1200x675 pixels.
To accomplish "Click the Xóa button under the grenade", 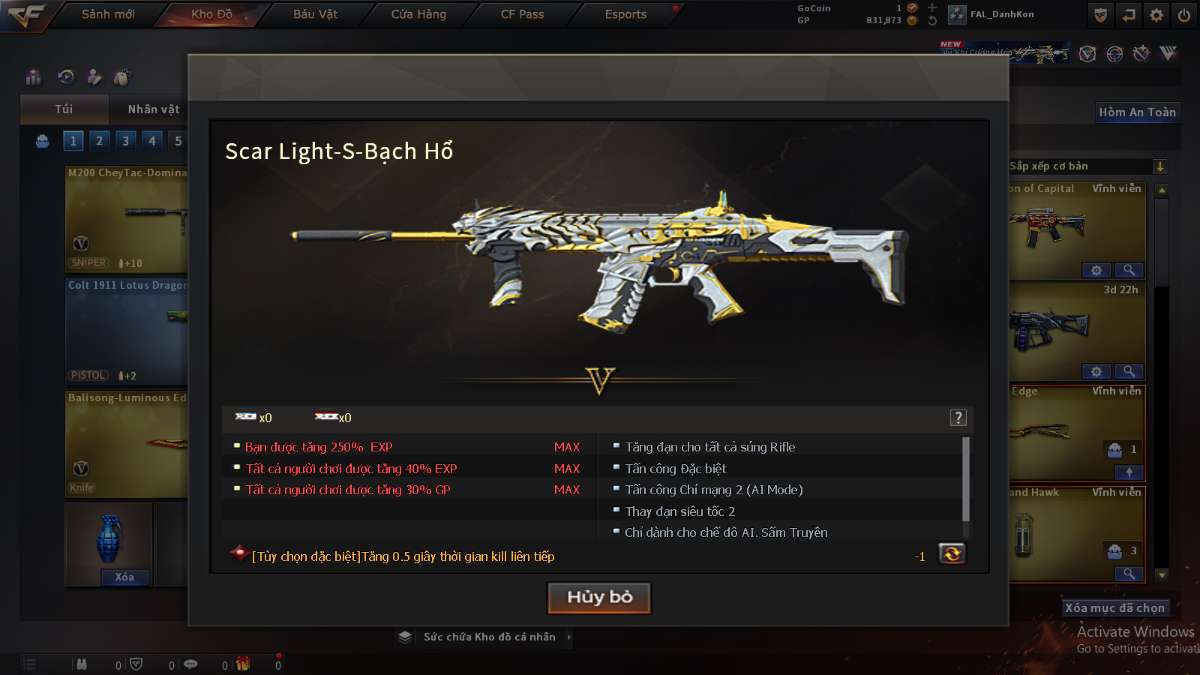I will (125, 577).
